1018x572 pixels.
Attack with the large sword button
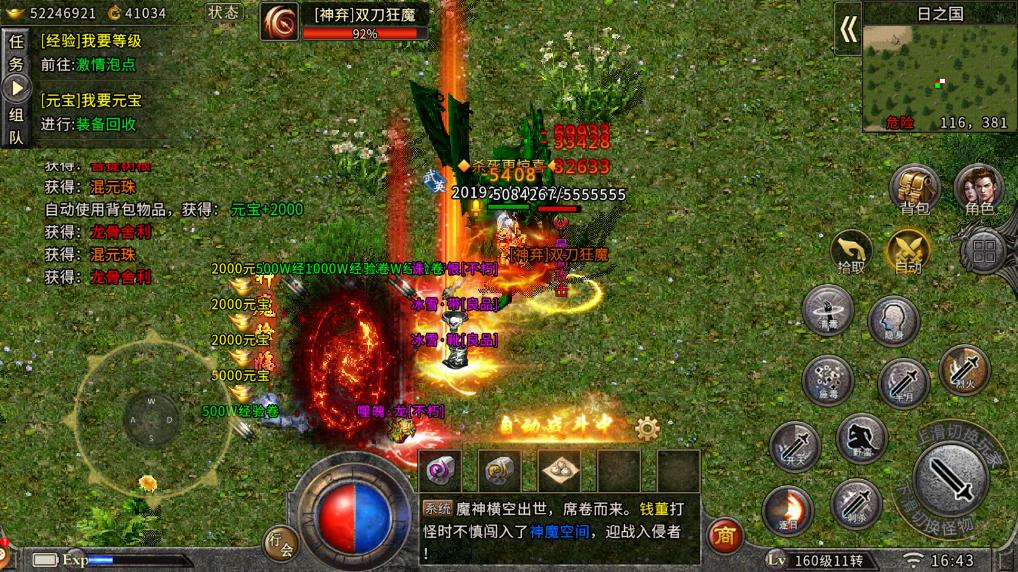click(953, 481)
